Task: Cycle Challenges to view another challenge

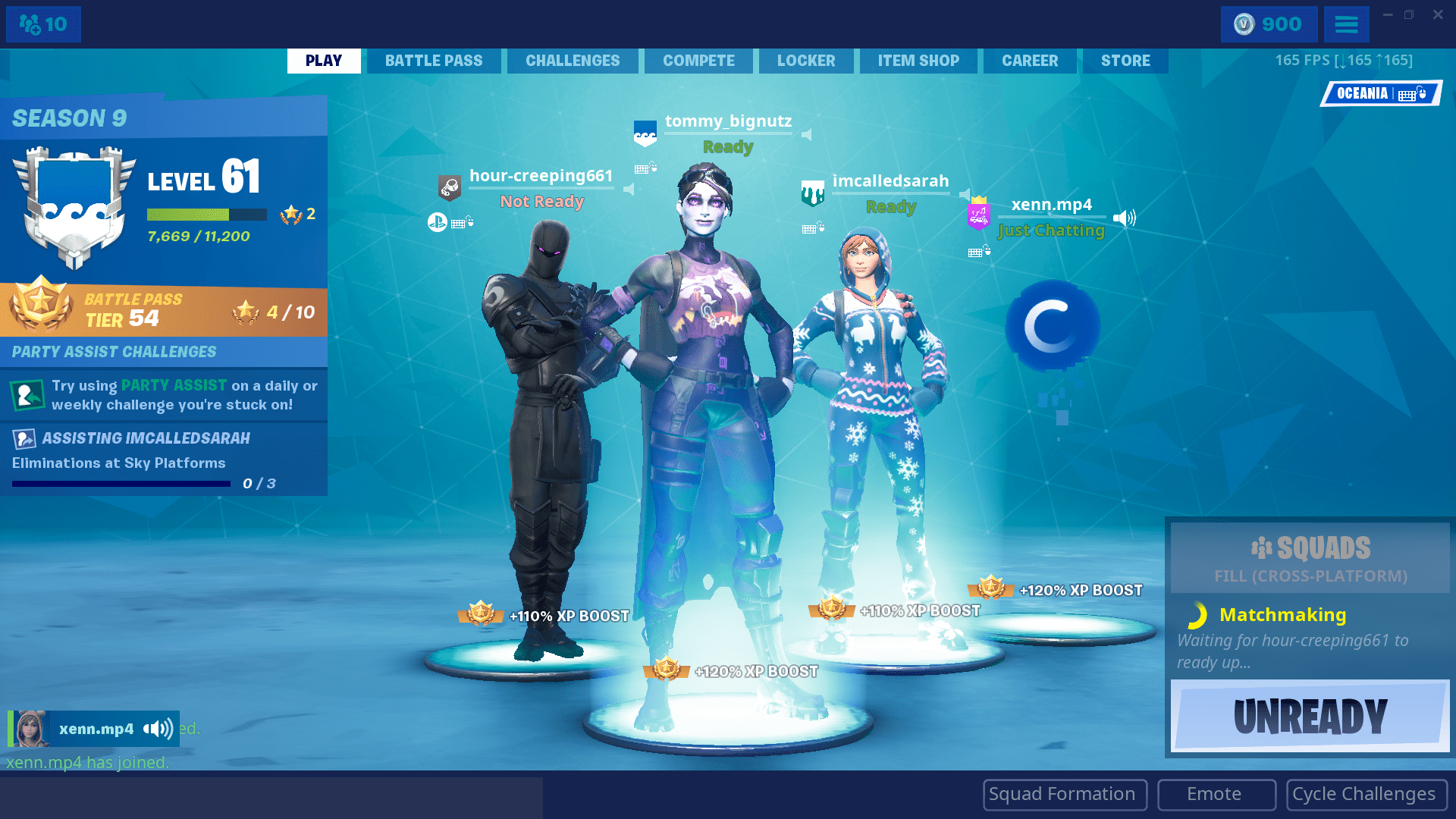Action: [1366, 794]
